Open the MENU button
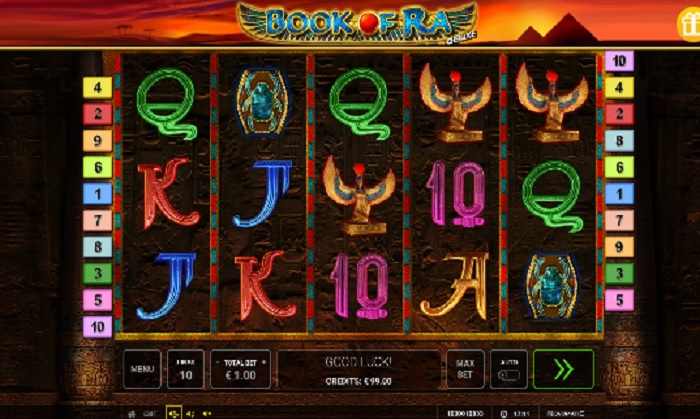The width and height of the screenshot is (700, 419). [141, 369]
